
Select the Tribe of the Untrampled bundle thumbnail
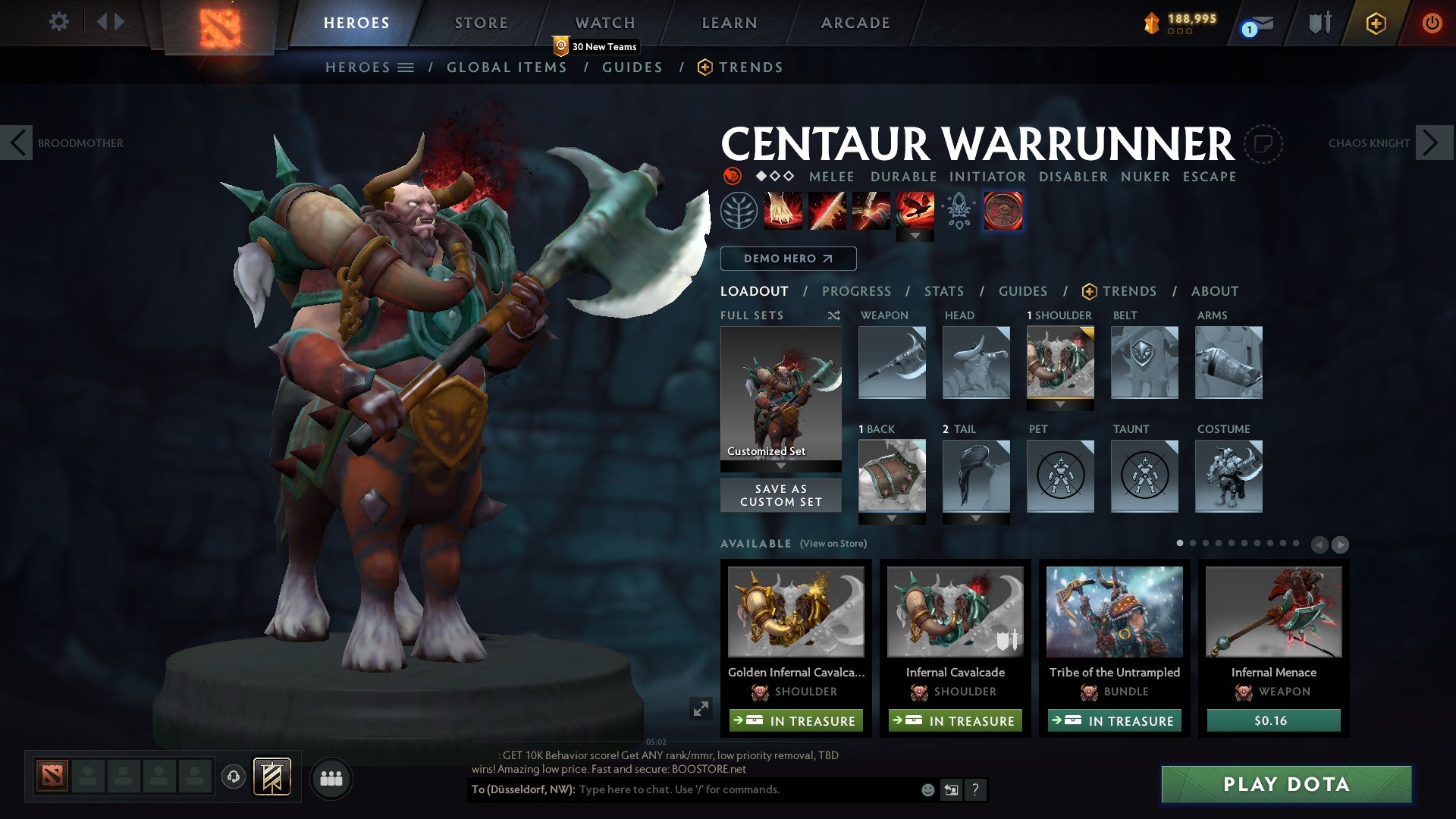coord(1114,613)
